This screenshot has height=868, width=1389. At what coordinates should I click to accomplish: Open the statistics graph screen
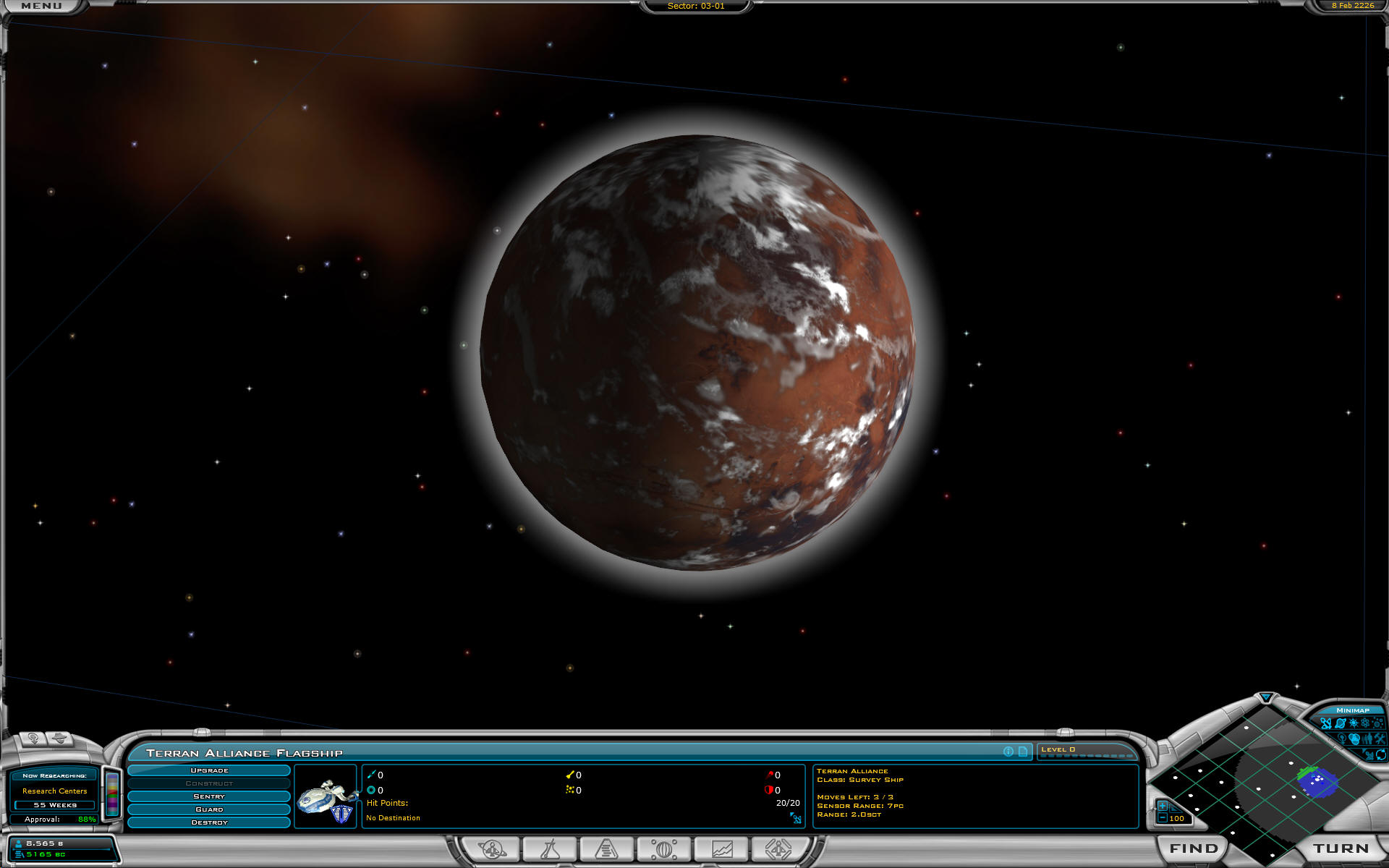click(721, 848)
